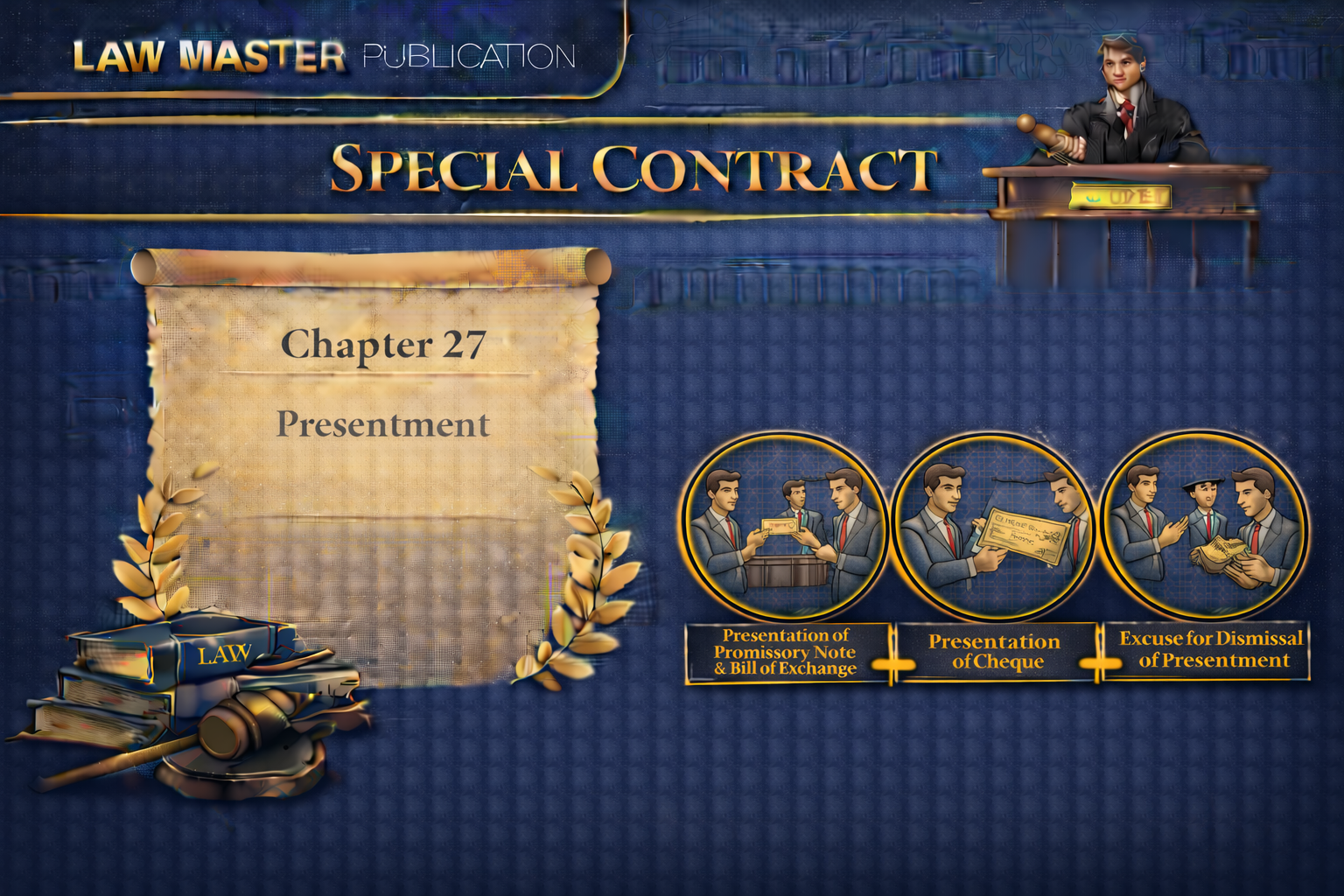Select Presentation of Promissory Note & Bill of Exchange label
Viewport: 1344px width, 896px height.
pyautogui.click(x=786, y=653)
